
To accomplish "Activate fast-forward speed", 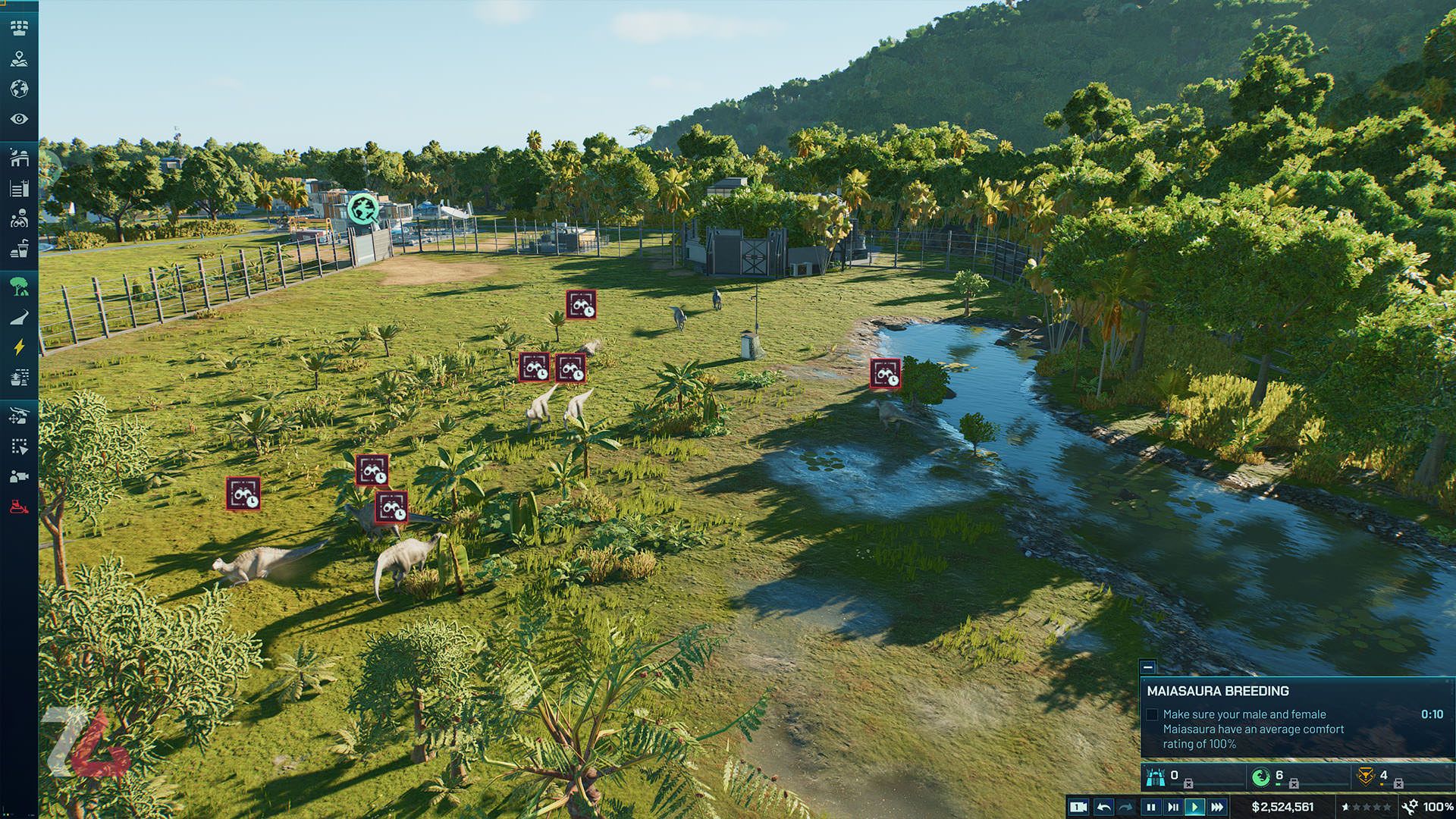I will point(1216,807).
